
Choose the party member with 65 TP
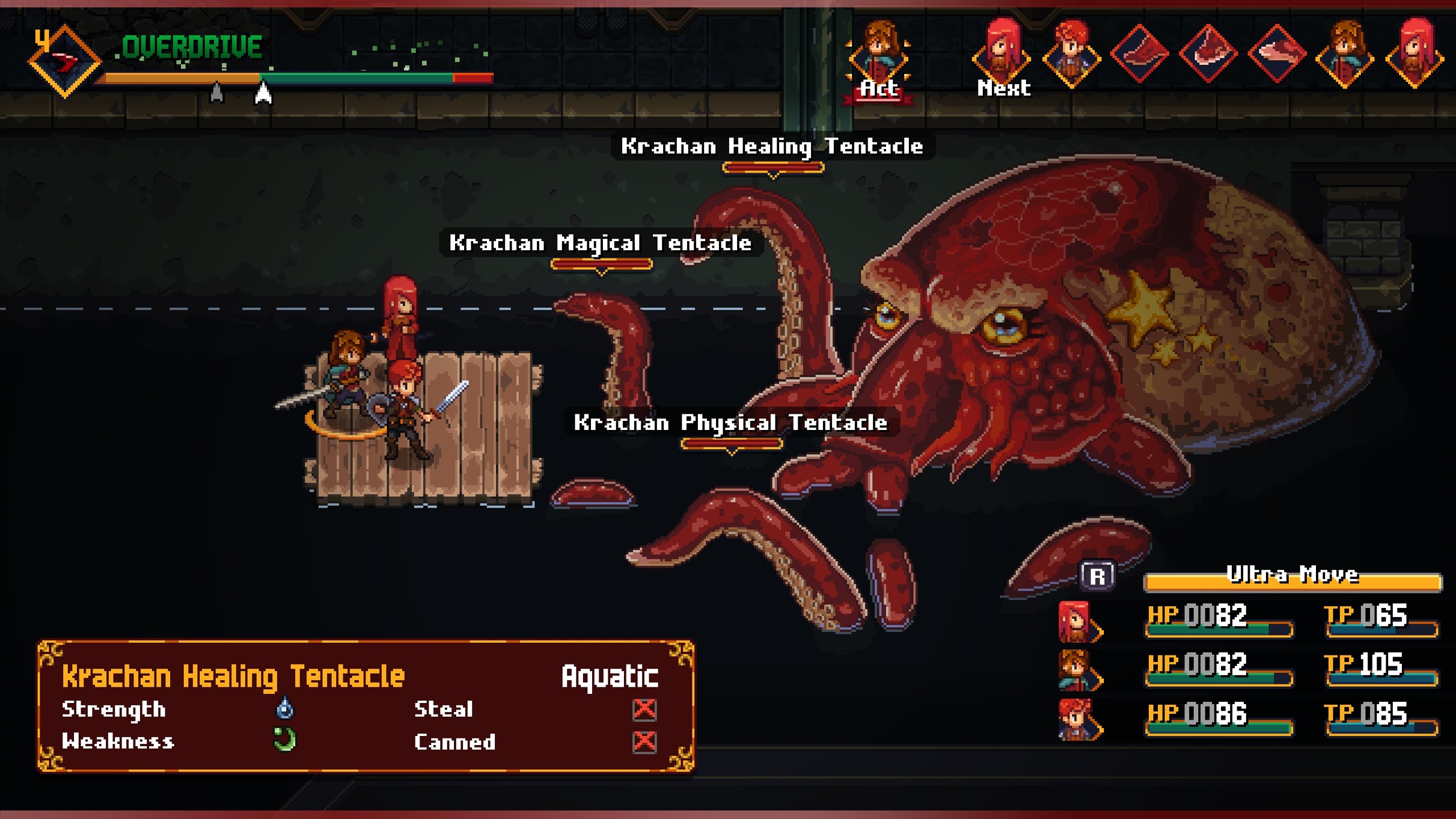tap(1076, 621)
